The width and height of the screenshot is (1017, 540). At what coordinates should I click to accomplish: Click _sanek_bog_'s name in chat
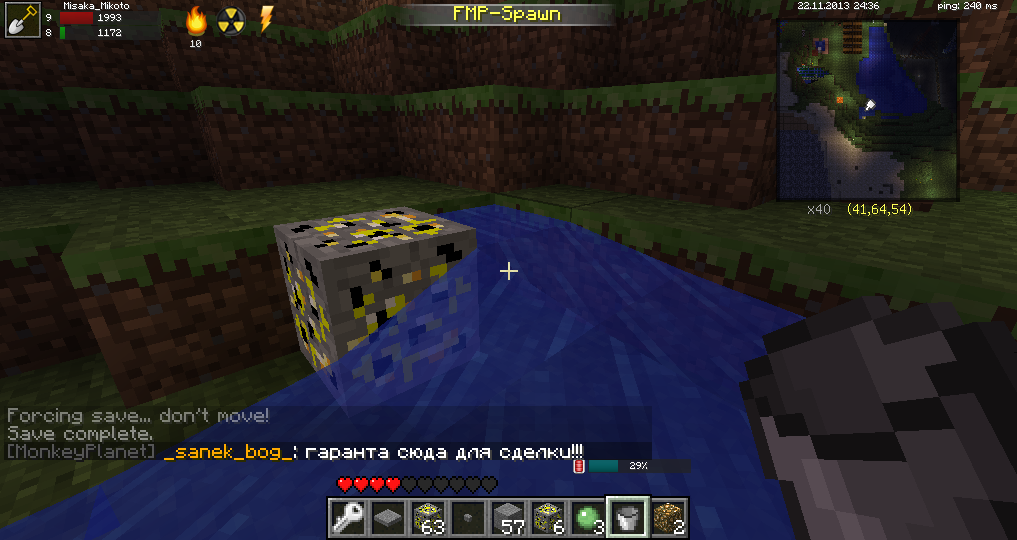(x=229, y=452)
